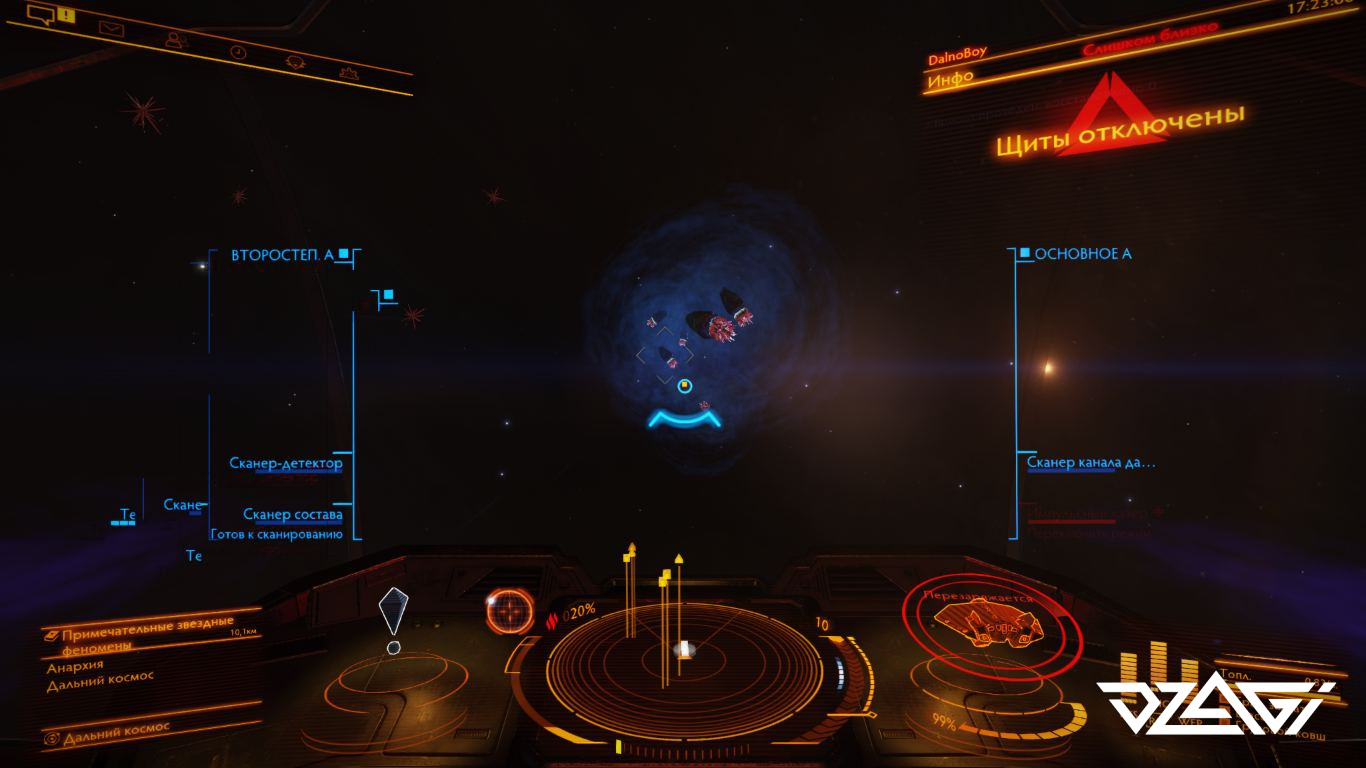The height and width of the screenshot is (768, 1366).
Task: Select the Сканер канала да… entry
Action: point(1091,462)
